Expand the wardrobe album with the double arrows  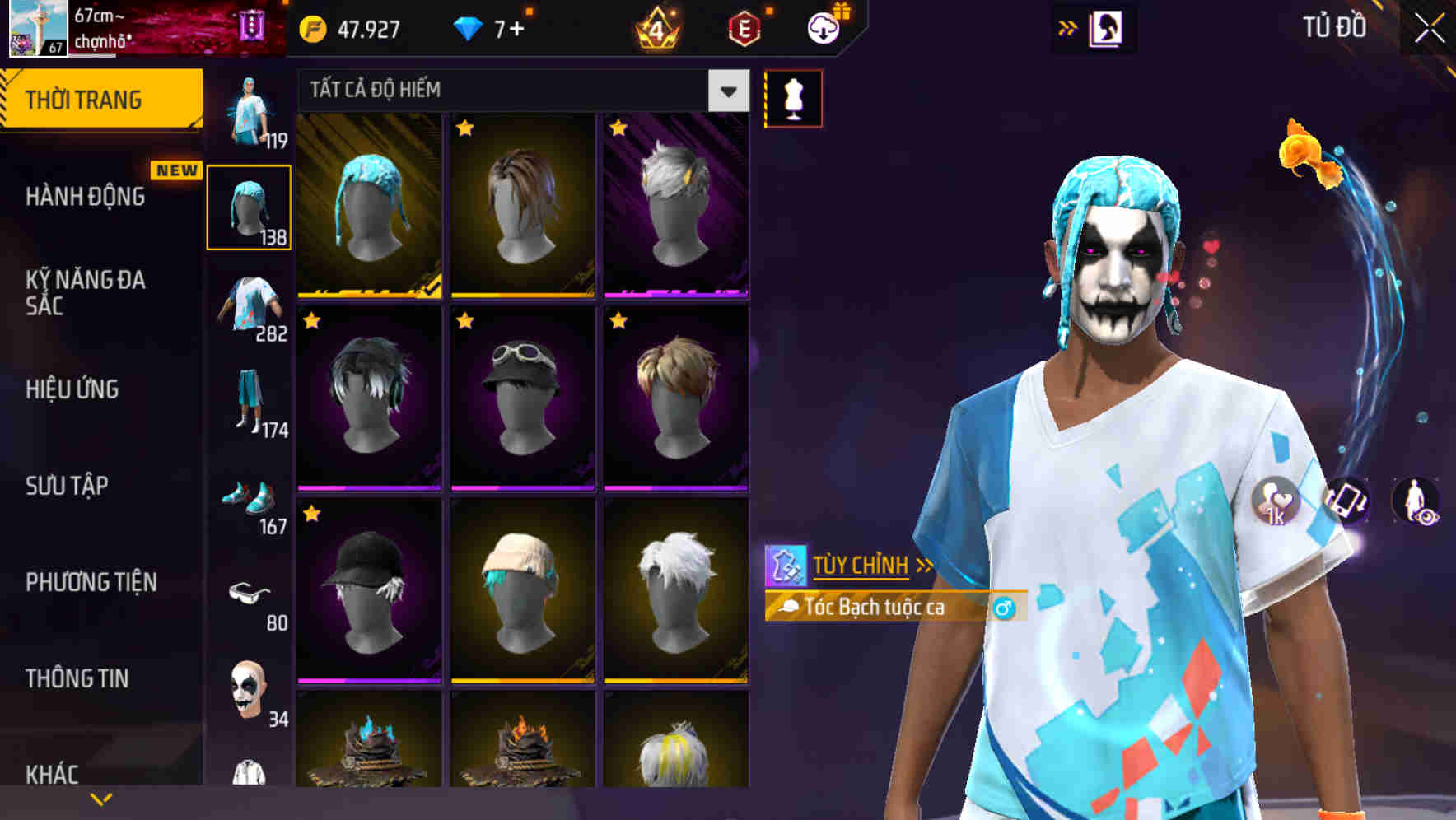pyautogui.click(x=1068, y=27)
